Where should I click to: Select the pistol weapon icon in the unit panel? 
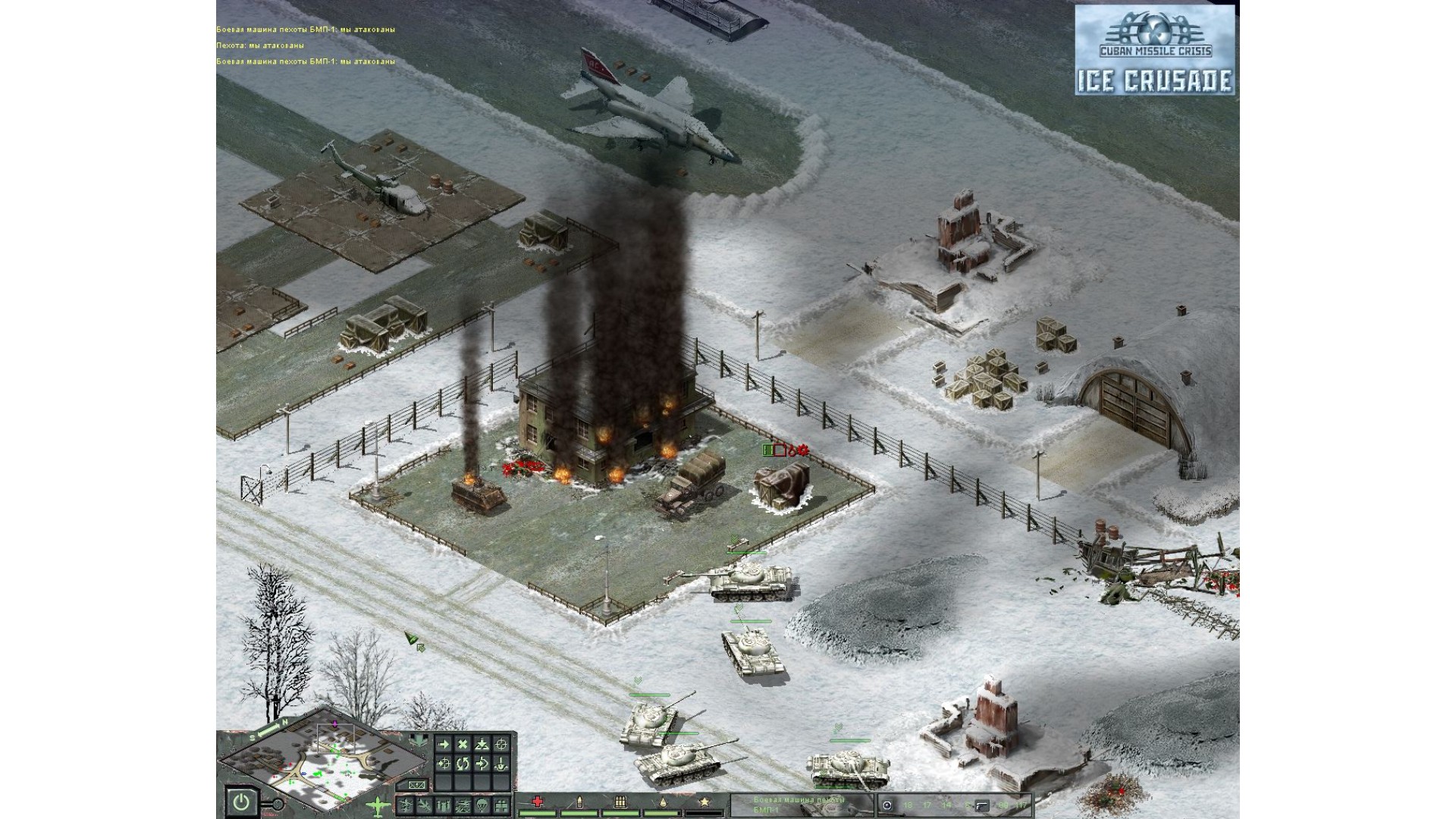(x=983, y=805)
